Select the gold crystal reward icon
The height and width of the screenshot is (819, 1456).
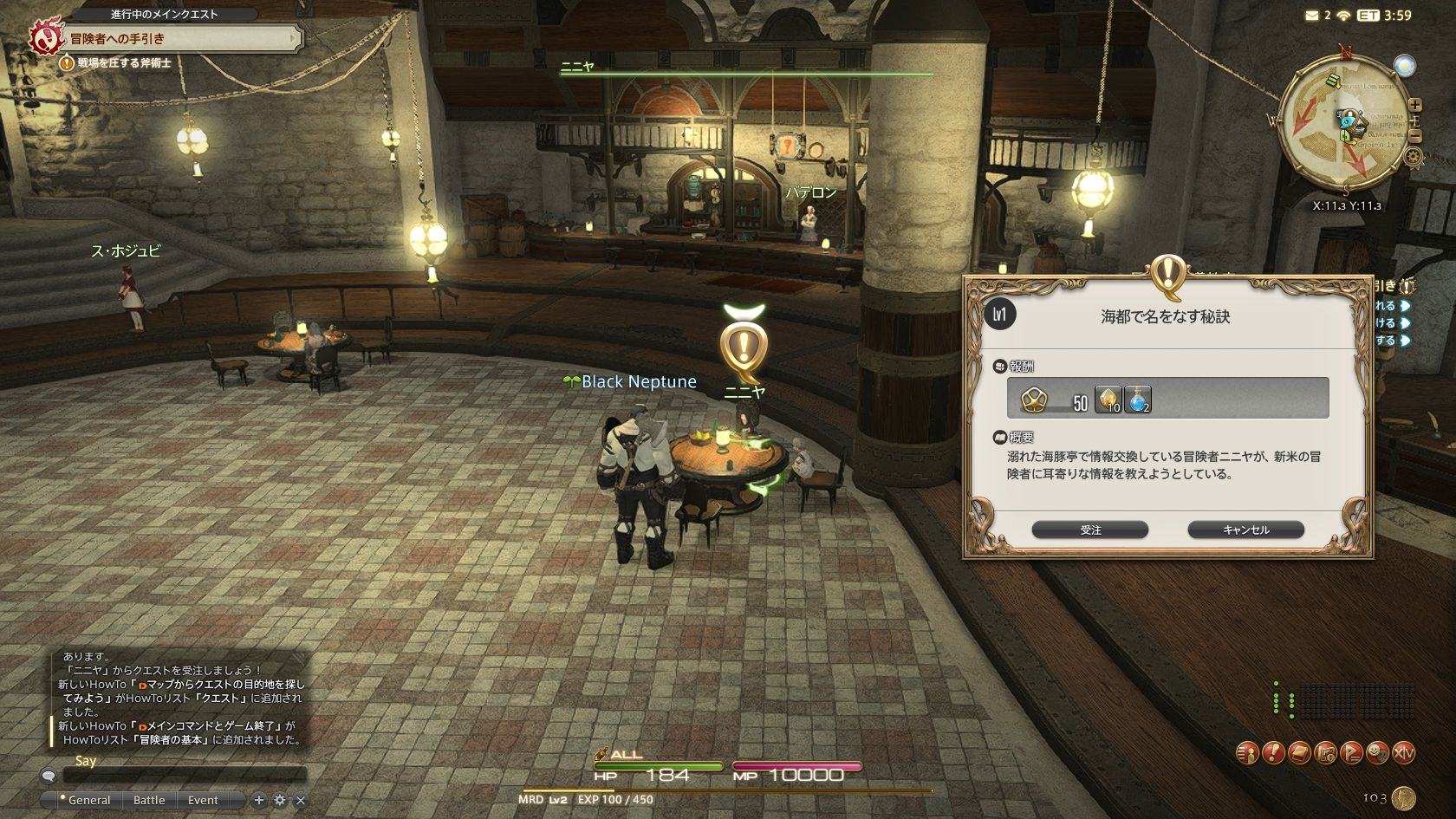pos(1108,400)
